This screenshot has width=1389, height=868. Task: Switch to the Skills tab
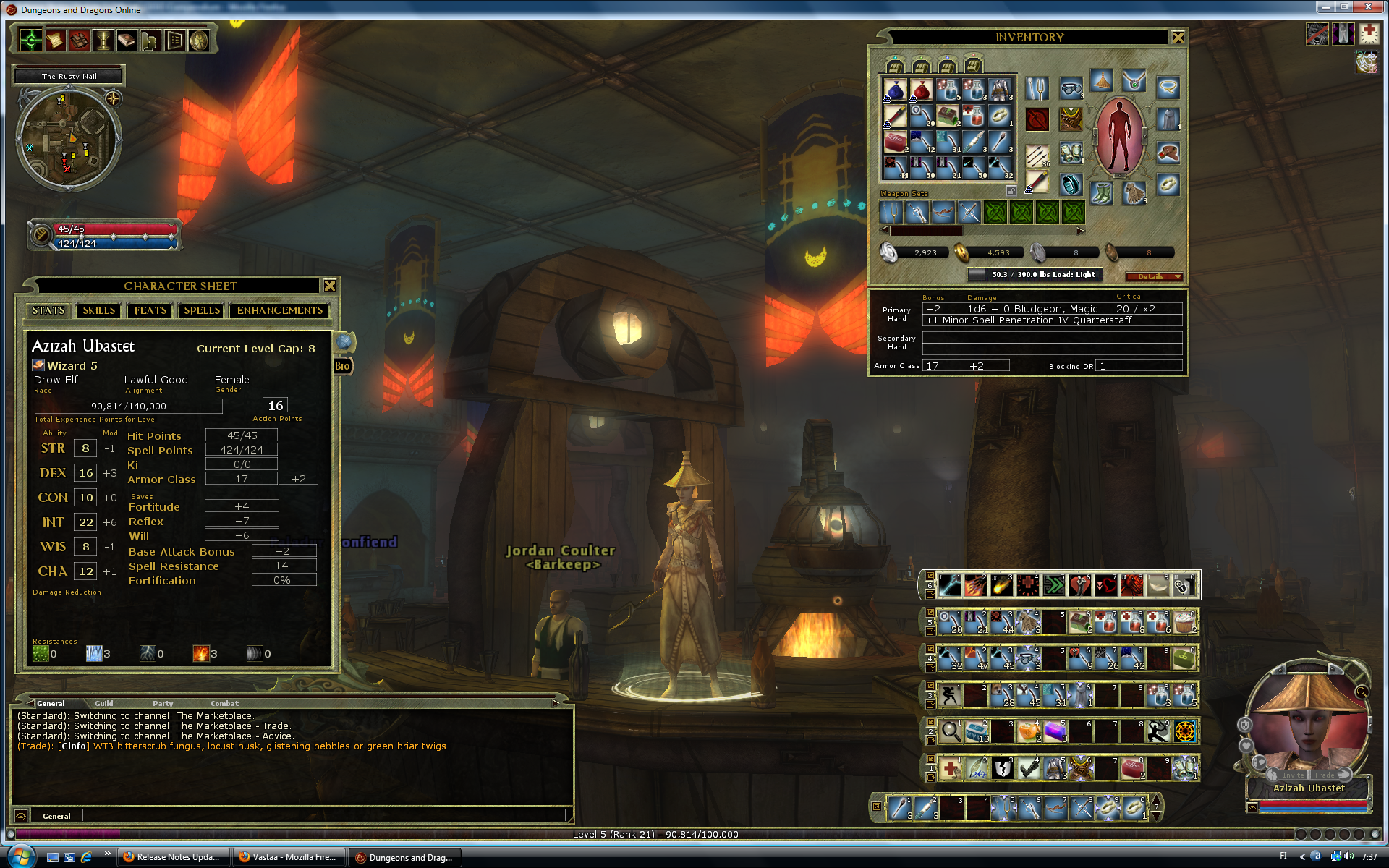pyautogui.click(x=98, y=310)
